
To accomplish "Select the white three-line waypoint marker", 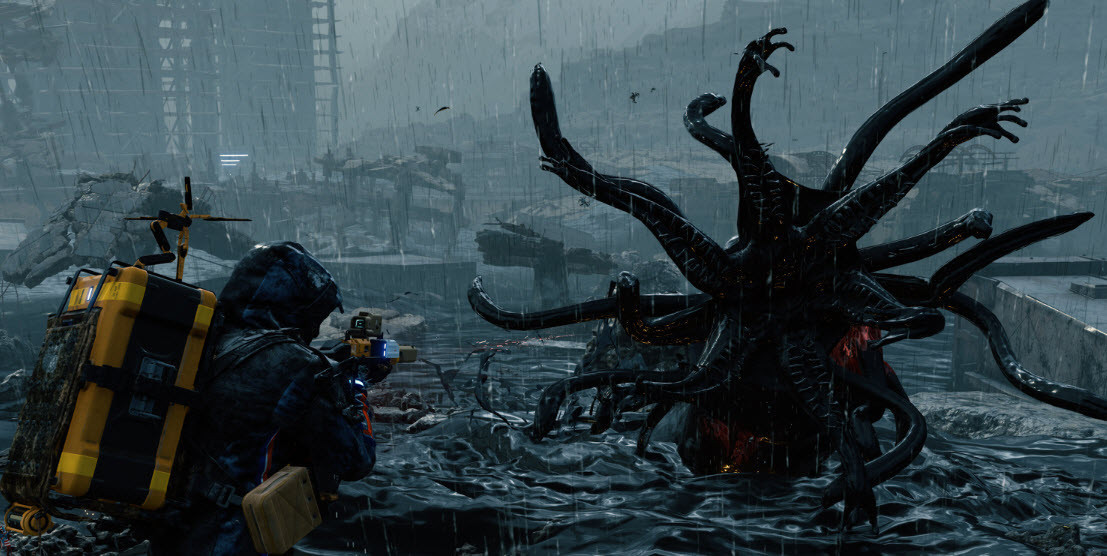I will (233, 159).
